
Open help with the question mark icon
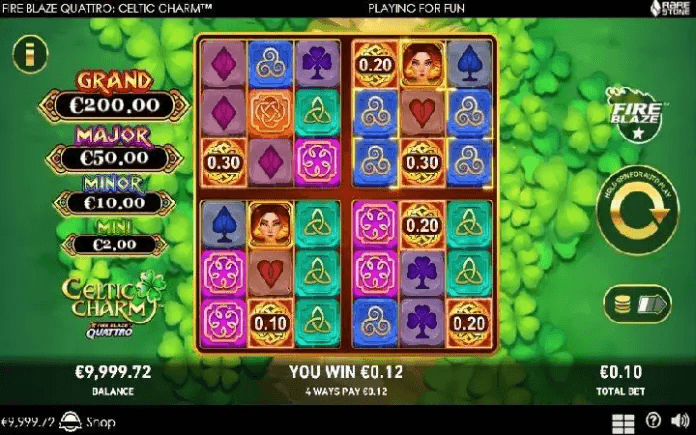(653, 421)
